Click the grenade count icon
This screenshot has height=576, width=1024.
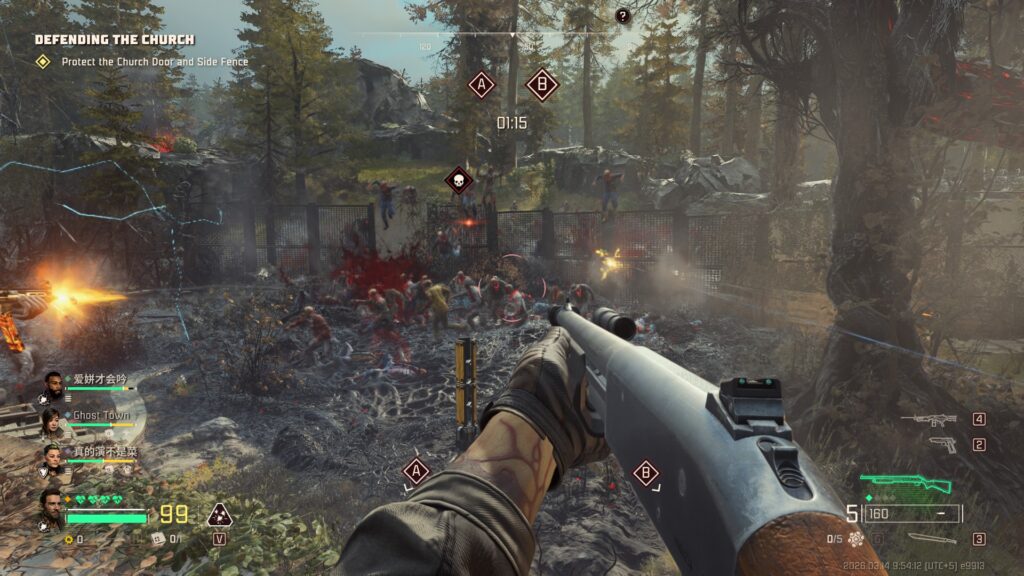855,539
